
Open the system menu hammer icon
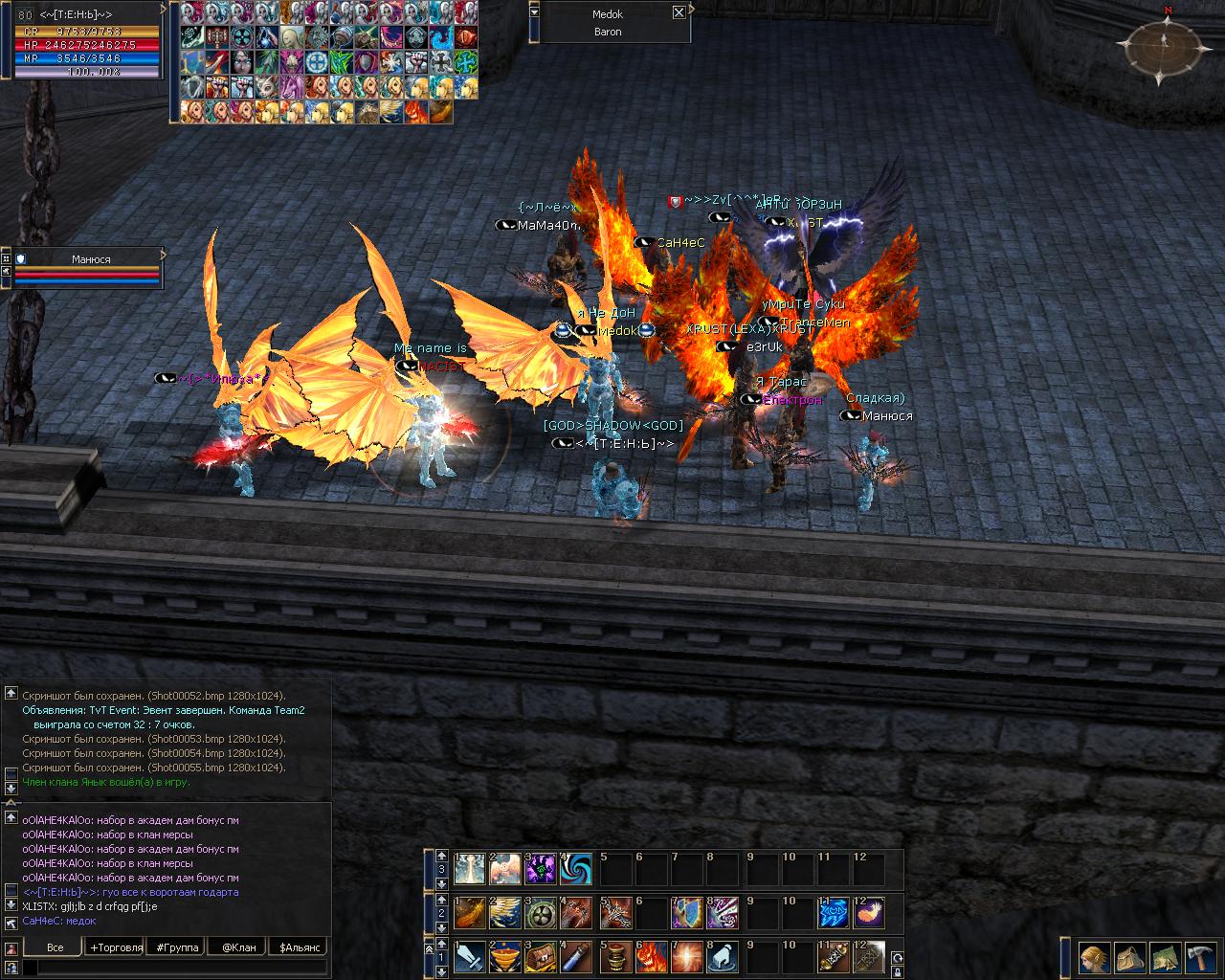[x=1200, y=957]
